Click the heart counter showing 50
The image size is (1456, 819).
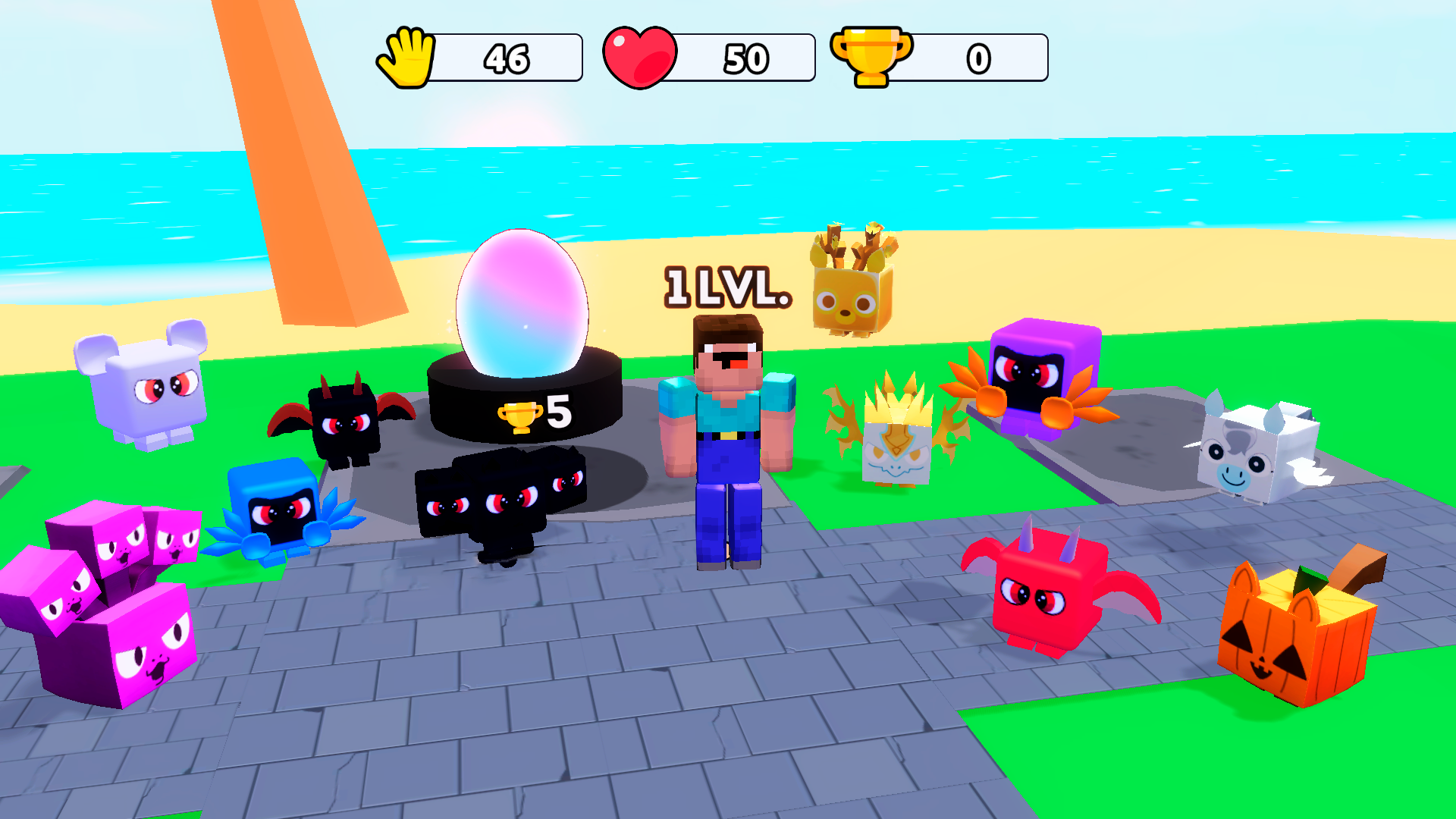(x=743, y=55)
